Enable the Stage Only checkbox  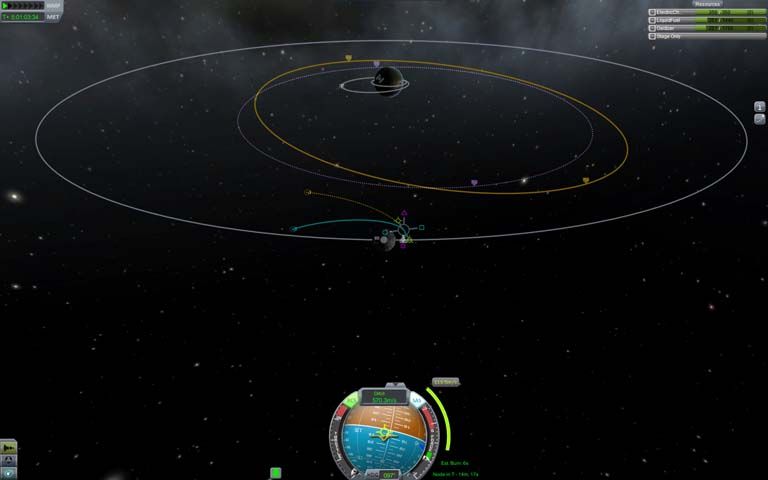653,36
